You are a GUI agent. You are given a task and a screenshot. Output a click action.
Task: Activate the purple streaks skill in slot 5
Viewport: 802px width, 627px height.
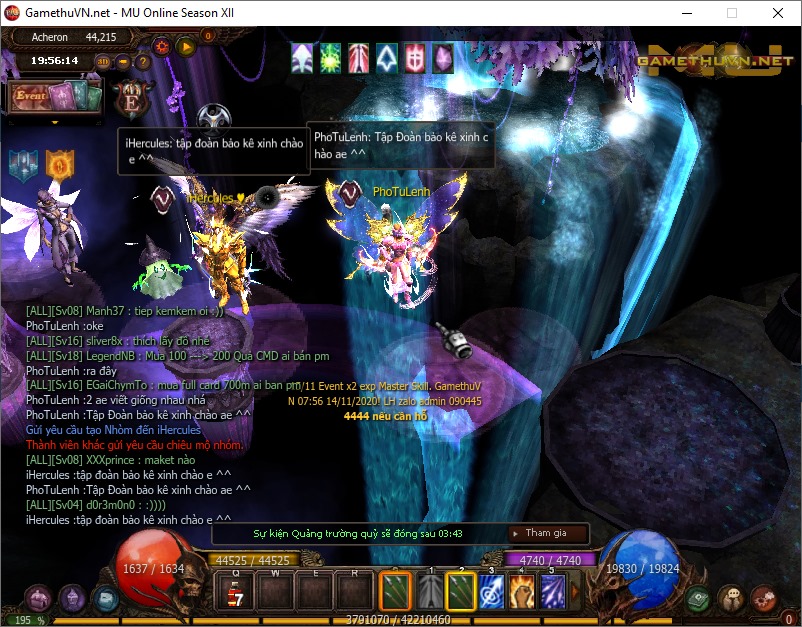tap(553, 591)
